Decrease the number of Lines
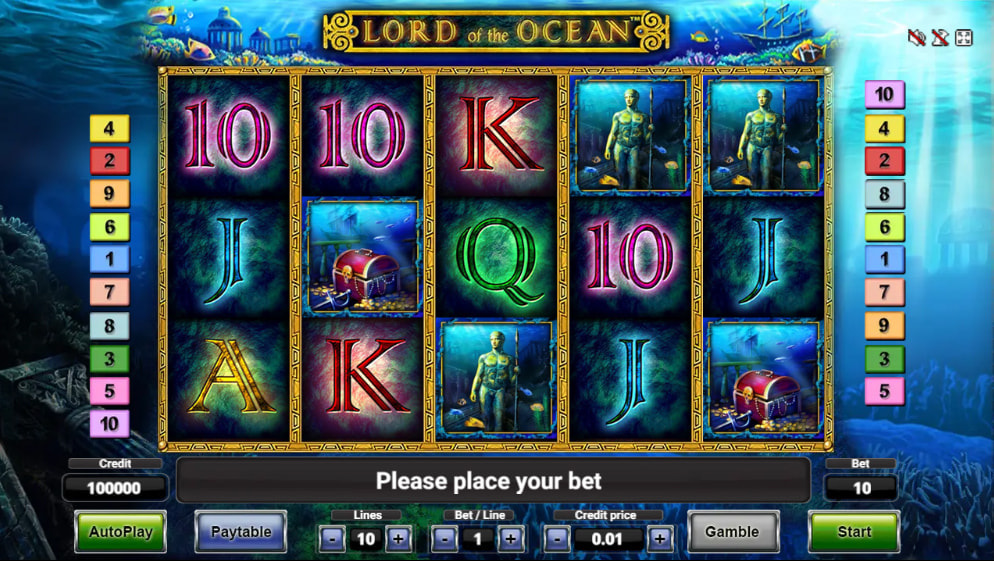The width and height of the screenshot is (994, 561). click(x=334, y=540)
